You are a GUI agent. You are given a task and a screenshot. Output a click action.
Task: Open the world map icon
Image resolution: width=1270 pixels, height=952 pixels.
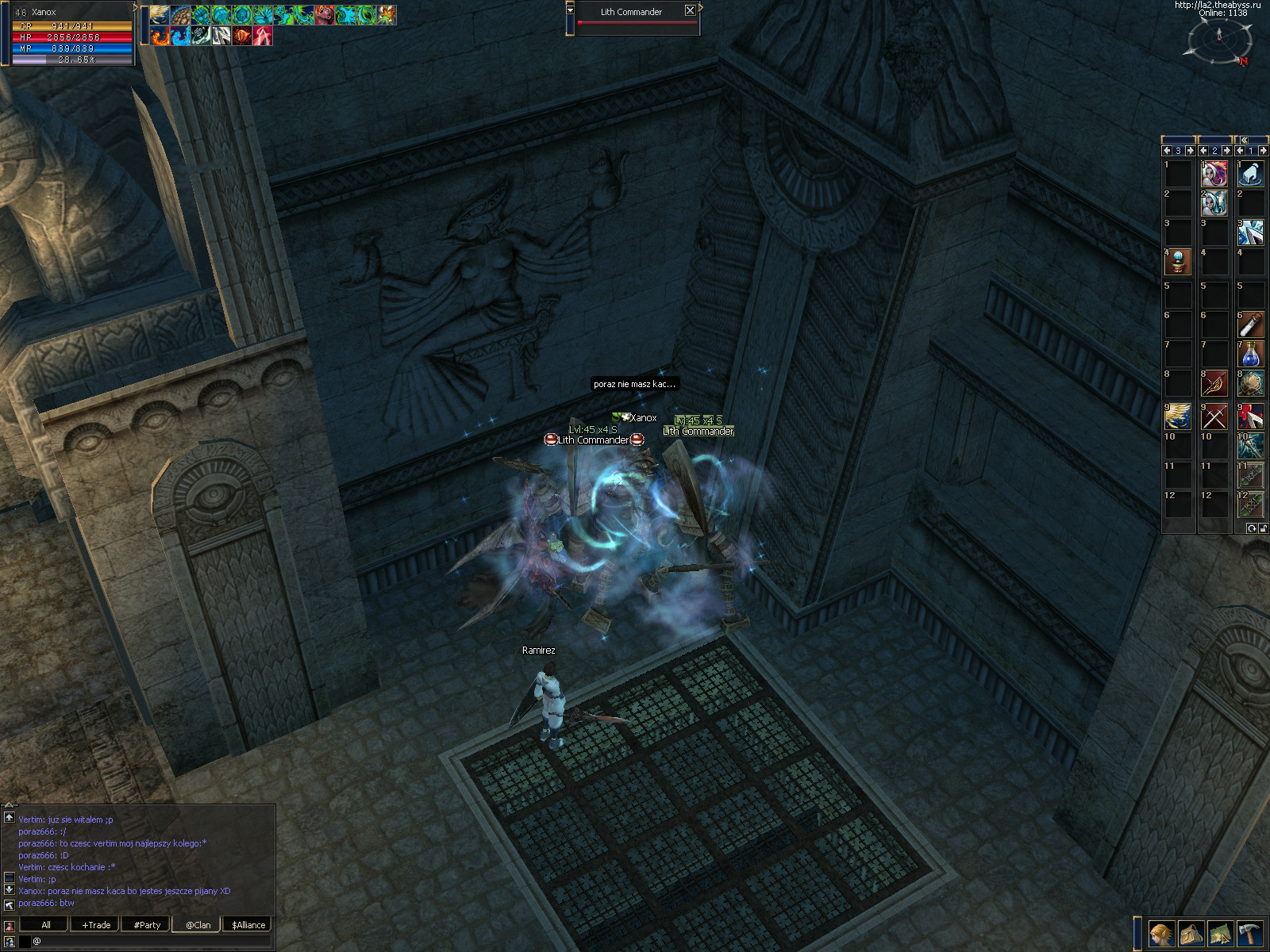(x=1220, y=934)
